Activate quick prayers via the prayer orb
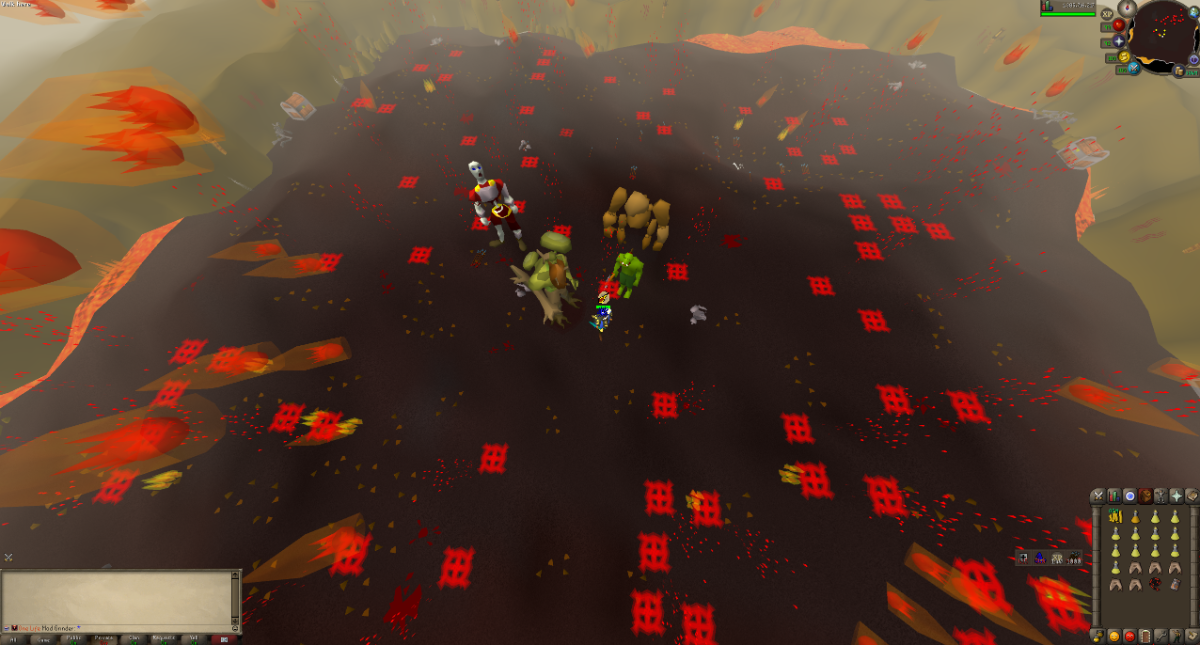The image size is (1200, 645). tap(1117, 43)
